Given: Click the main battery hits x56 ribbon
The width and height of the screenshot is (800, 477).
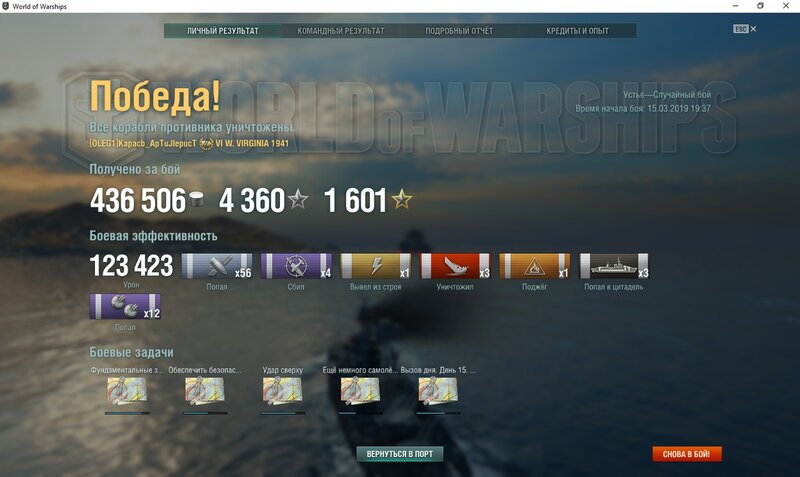Looking at the screenshot, I should click(x=216, y=266).
